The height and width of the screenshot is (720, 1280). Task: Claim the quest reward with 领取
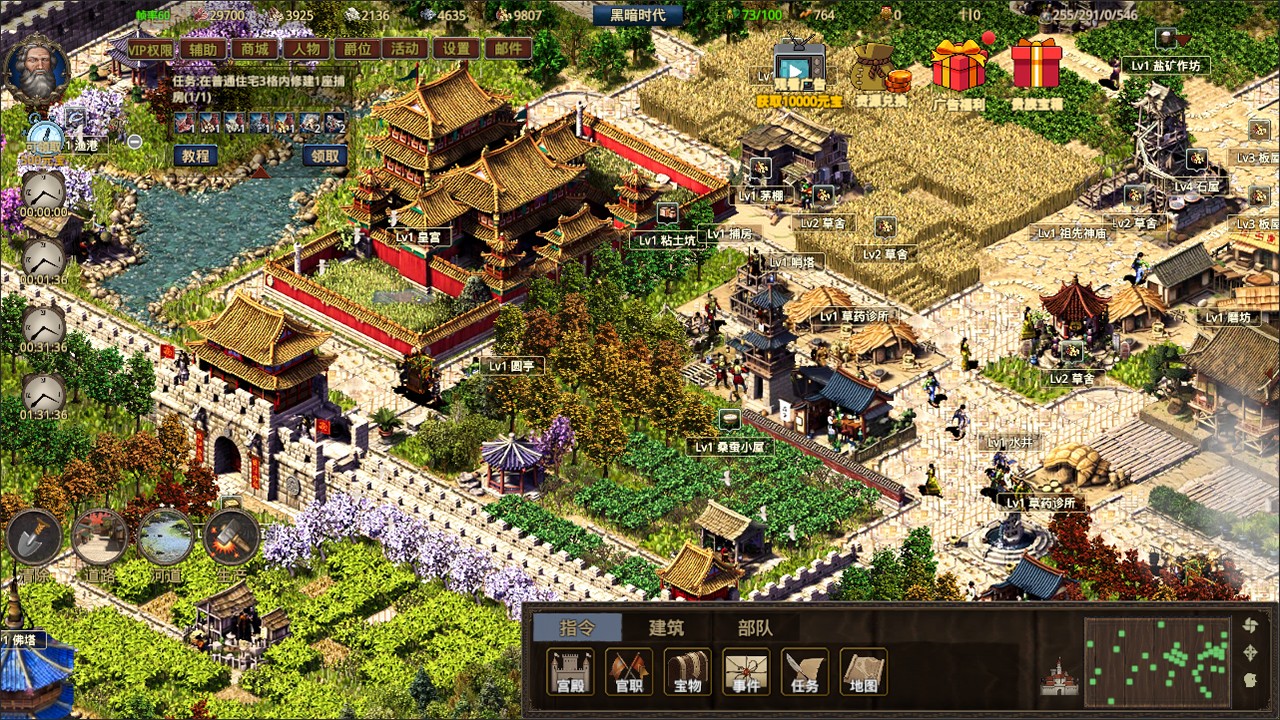[324, 156]
